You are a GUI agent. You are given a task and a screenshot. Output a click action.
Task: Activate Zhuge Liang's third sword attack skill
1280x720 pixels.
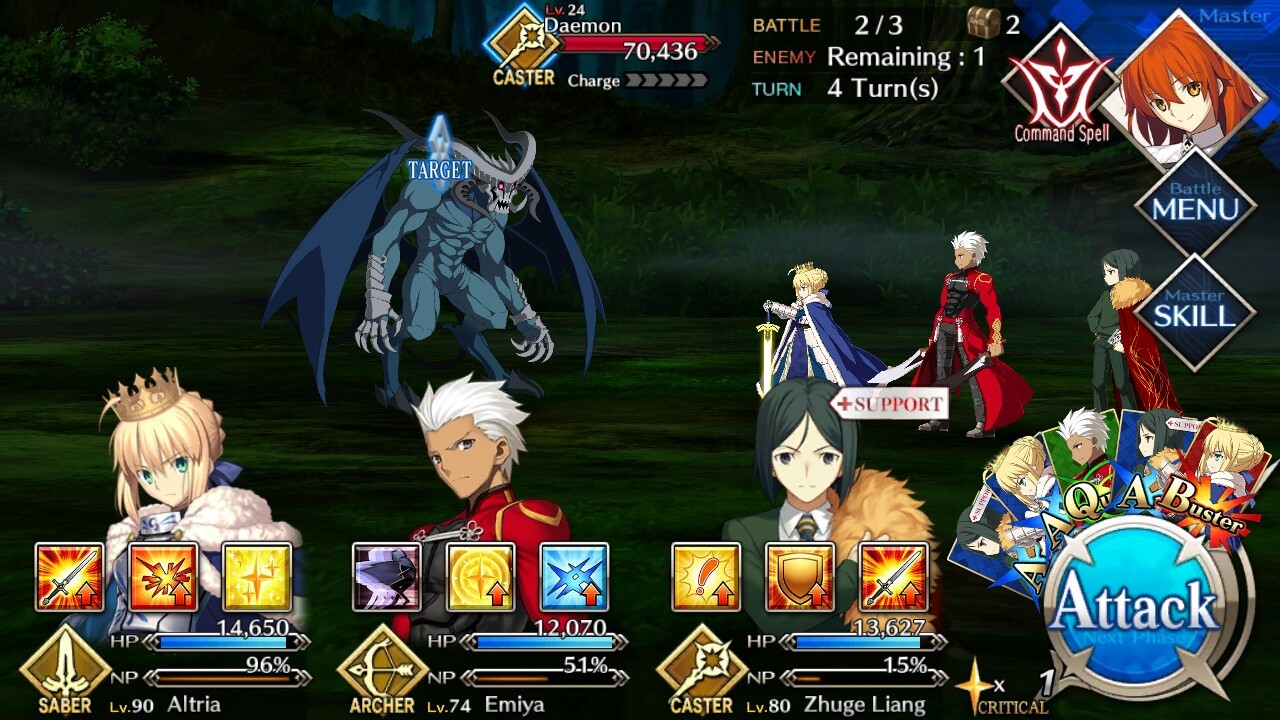[893, 577]
